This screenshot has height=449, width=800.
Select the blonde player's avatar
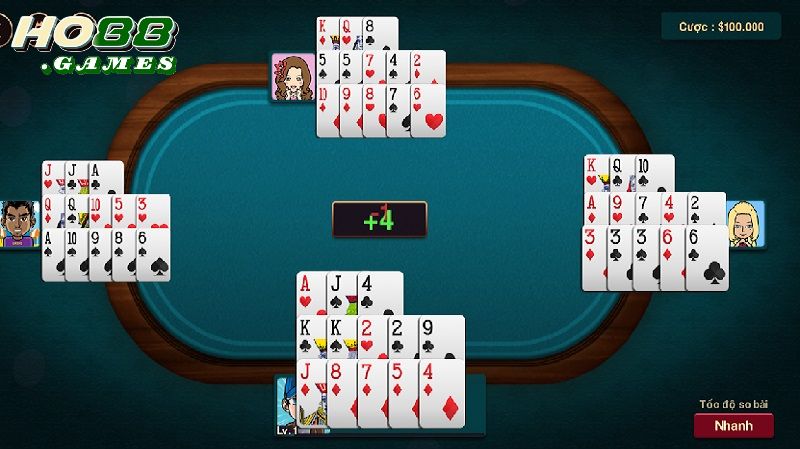[x=746, y=224]
